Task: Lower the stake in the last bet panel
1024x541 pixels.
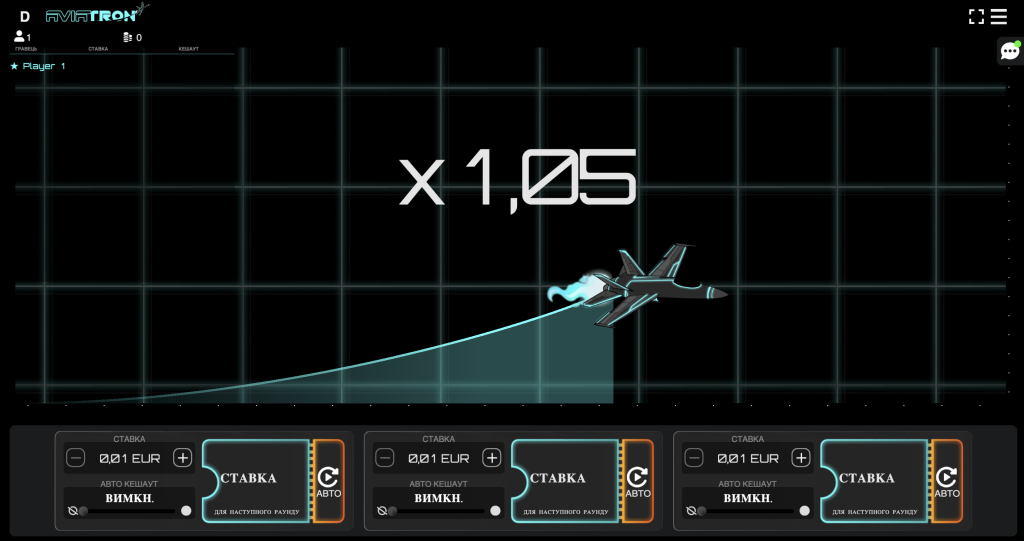Action: pyautogui.click(x=694, y=458)
